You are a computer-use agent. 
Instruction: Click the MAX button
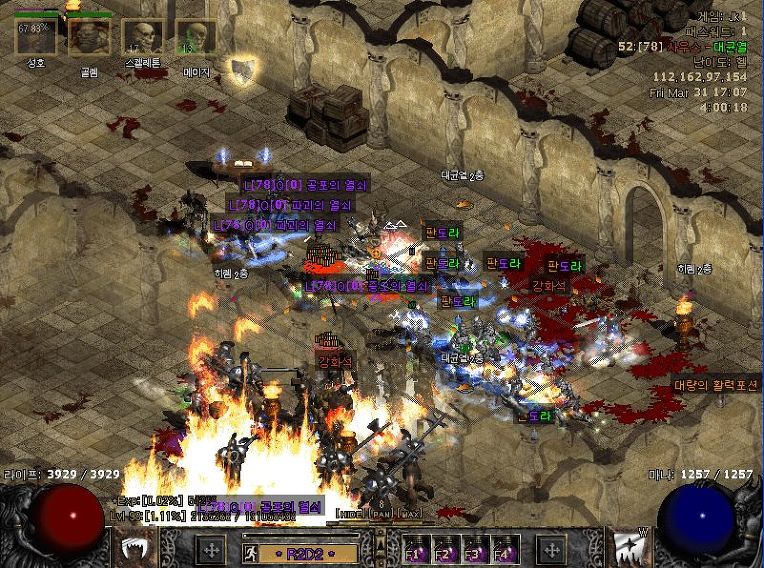click(x=409, y=513)
